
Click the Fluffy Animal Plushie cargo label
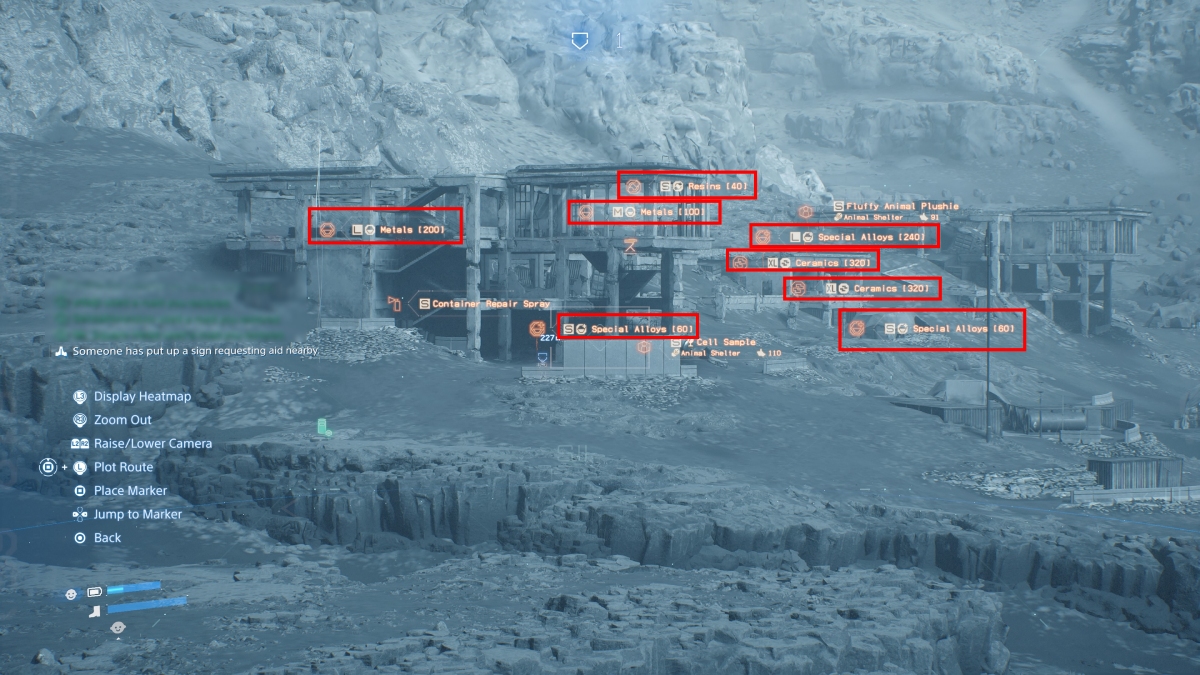point(895,207)
